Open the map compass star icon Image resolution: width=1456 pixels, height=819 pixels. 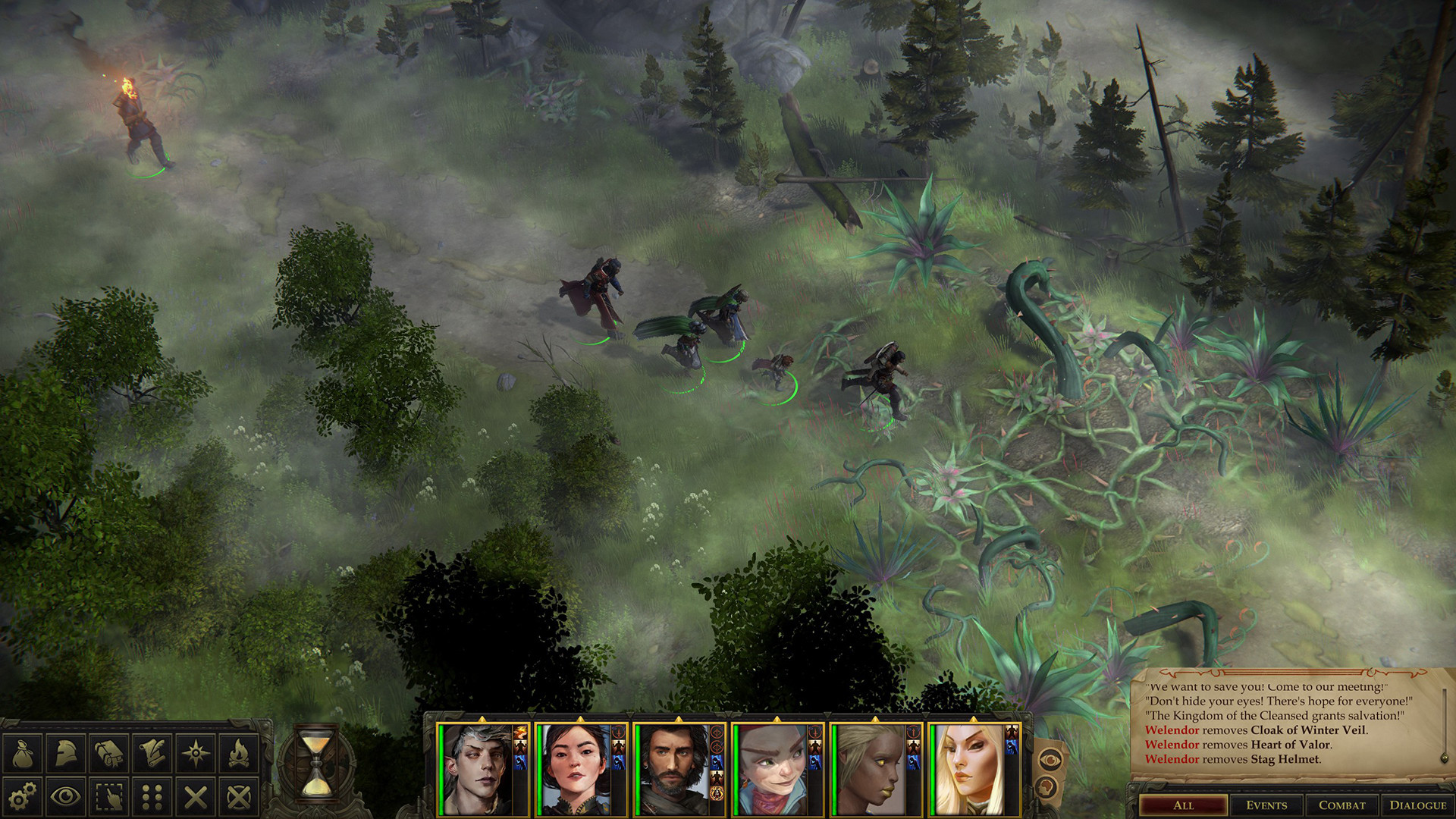click(x=196, y=753)
